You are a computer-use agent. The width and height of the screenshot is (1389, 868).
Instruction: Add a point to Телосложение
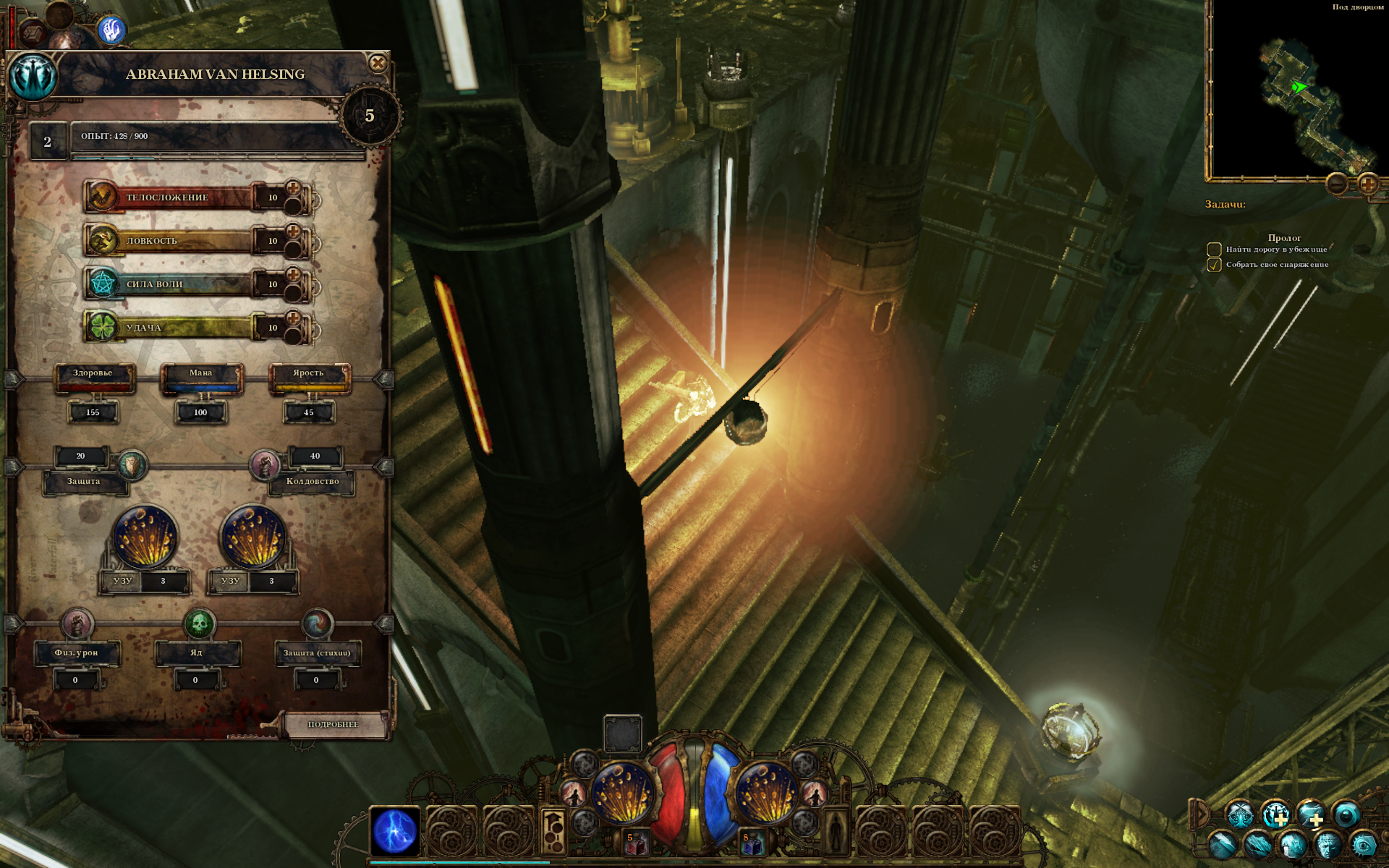coord(293,189)
